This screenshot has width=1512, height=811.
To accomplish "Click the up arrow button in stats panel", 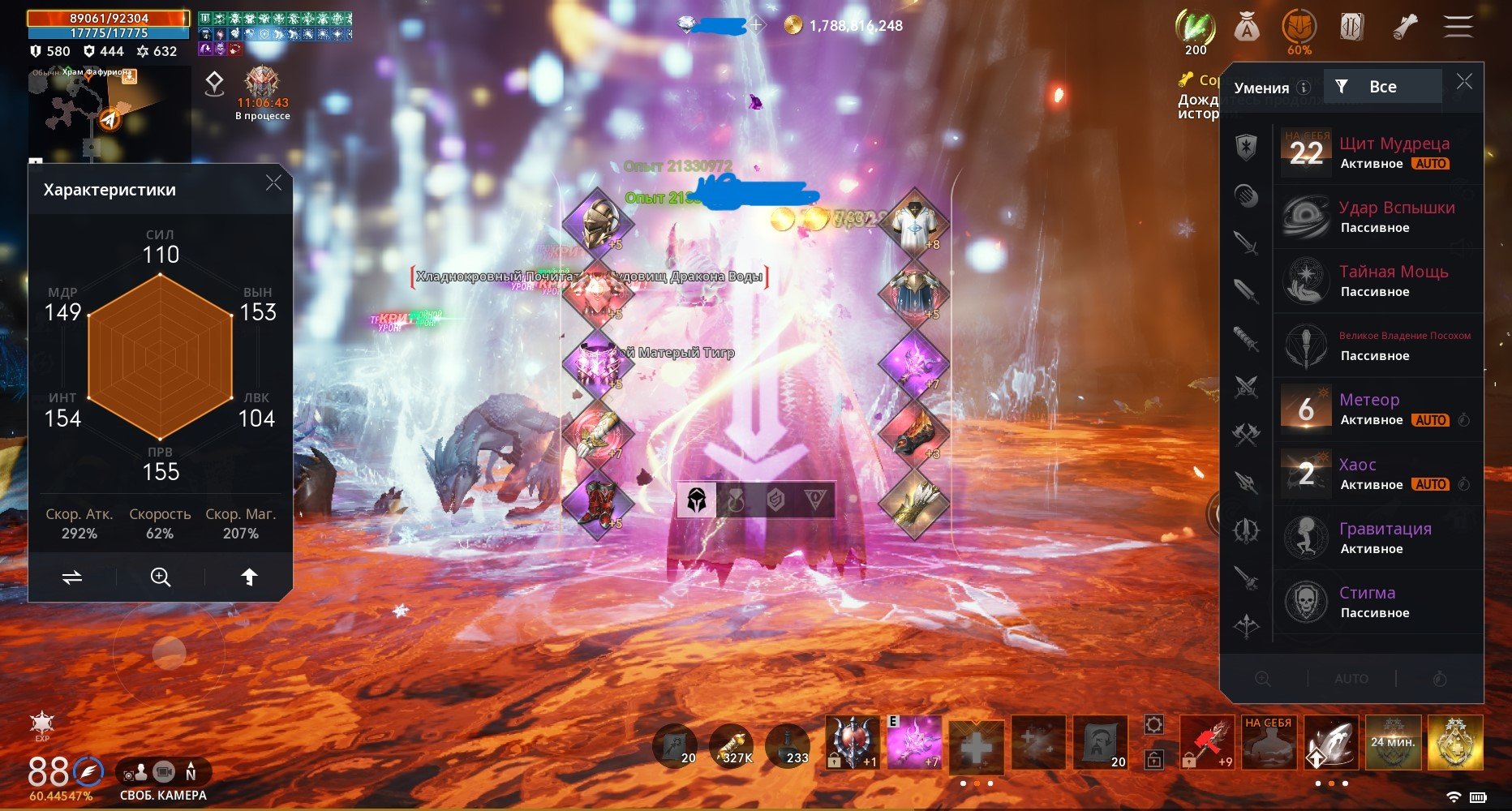I will (249, 577).
